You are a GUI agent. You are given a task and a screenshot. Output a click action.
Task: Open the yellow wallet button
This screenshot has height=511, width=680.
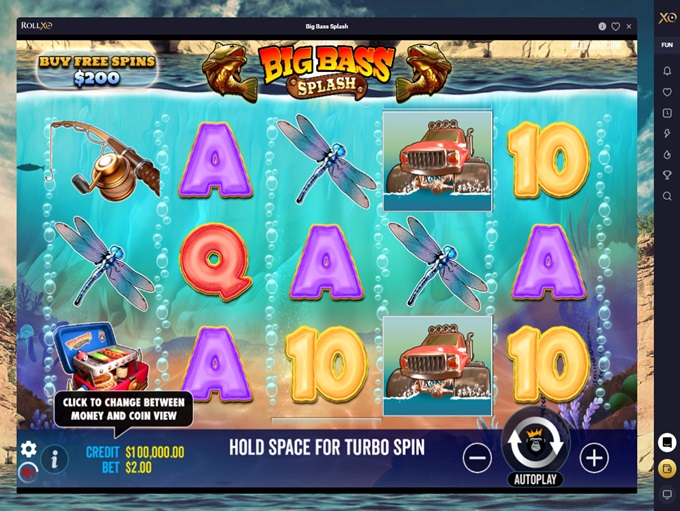[667, 468]
